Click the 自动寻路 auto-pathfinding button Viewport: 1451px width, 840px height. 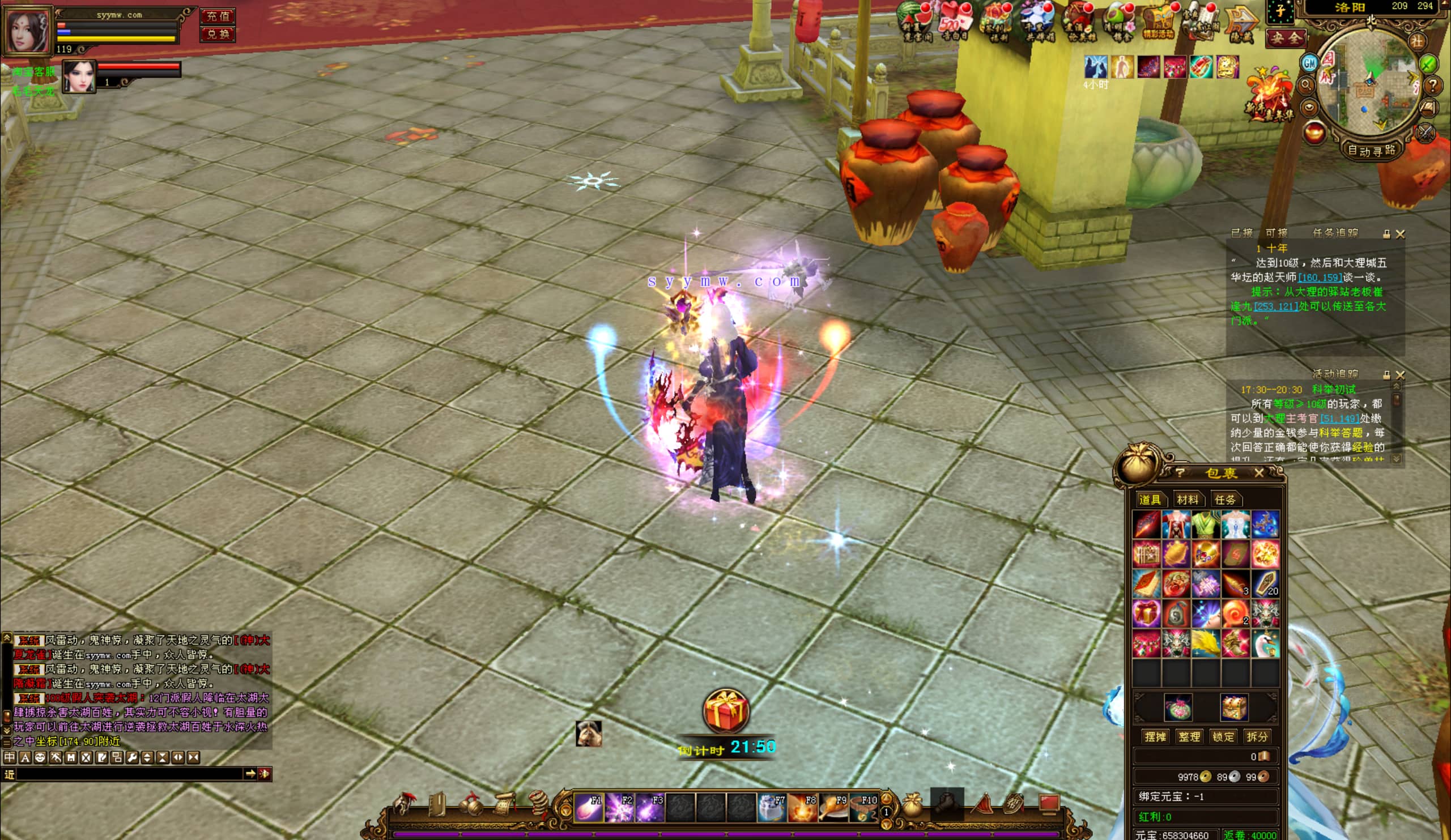click(1372, 151)
